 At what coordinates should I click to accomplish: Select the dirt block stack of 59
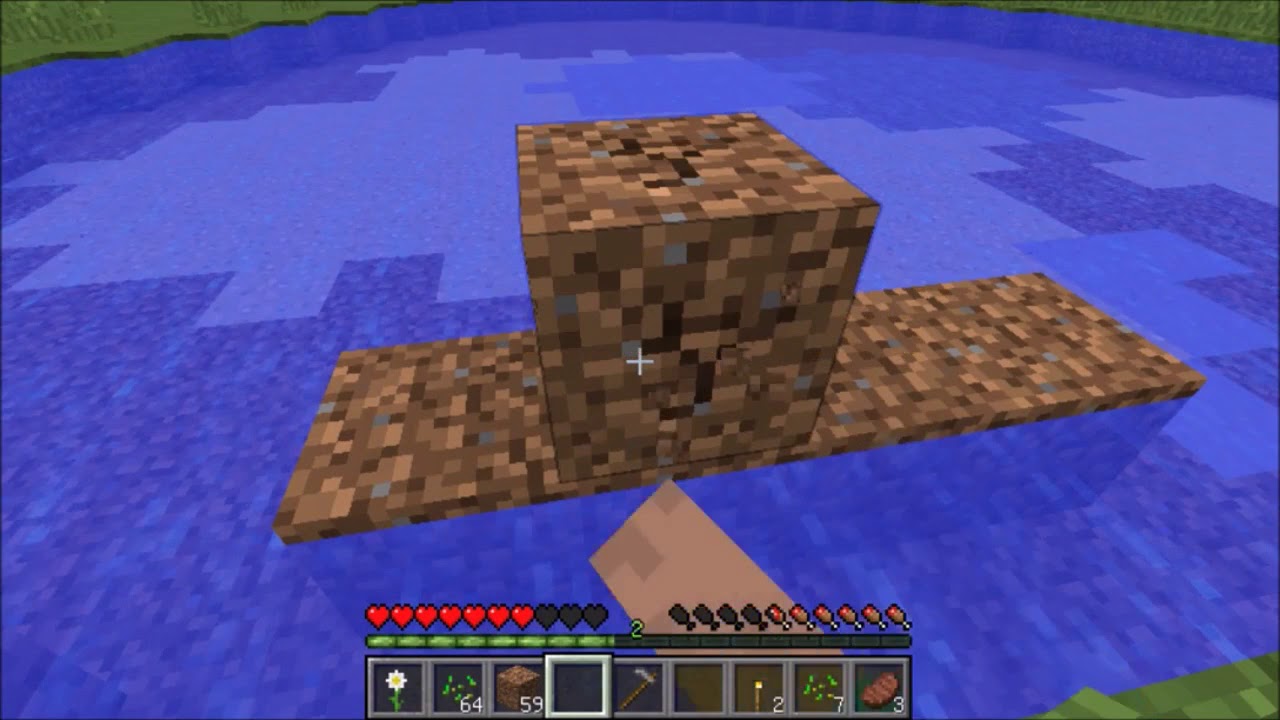(x=518, y=685)
